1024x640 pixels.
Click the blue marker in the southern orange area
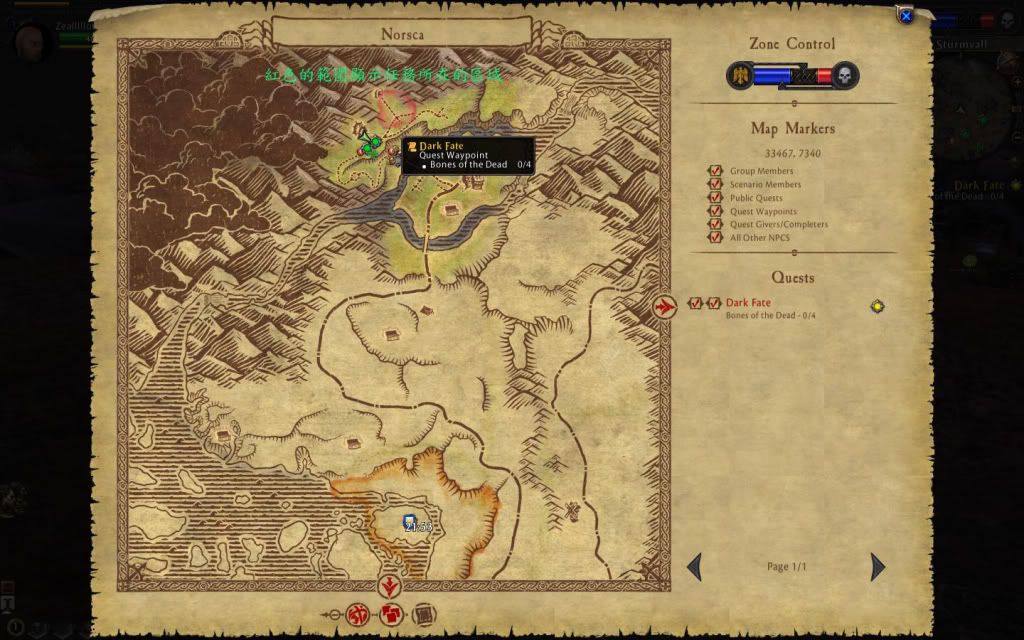pos(408,521)
